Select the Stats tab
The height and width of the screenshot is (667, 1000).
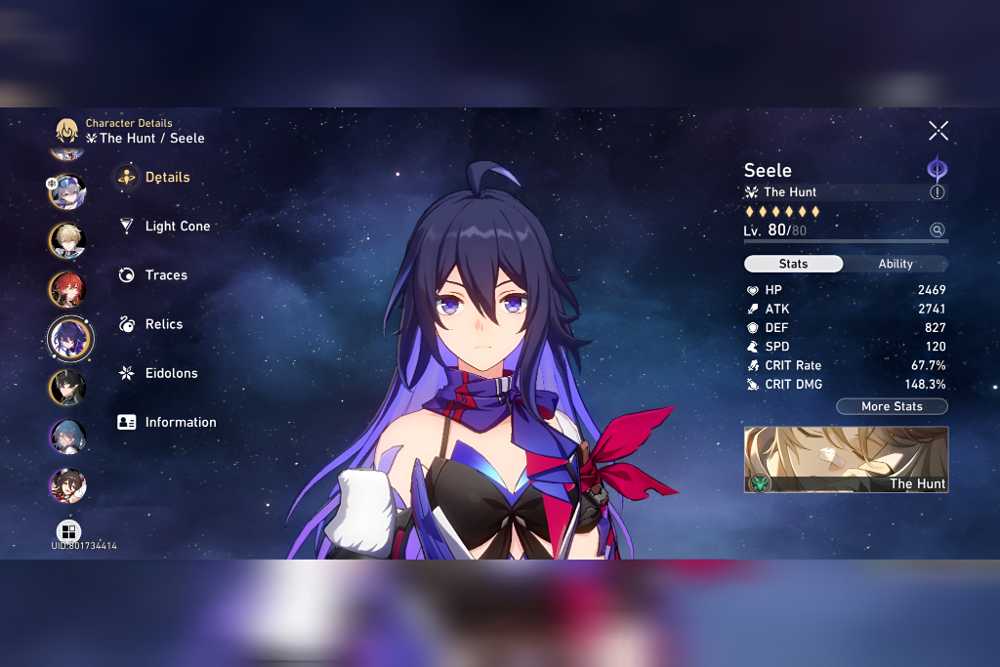point(793,264)
